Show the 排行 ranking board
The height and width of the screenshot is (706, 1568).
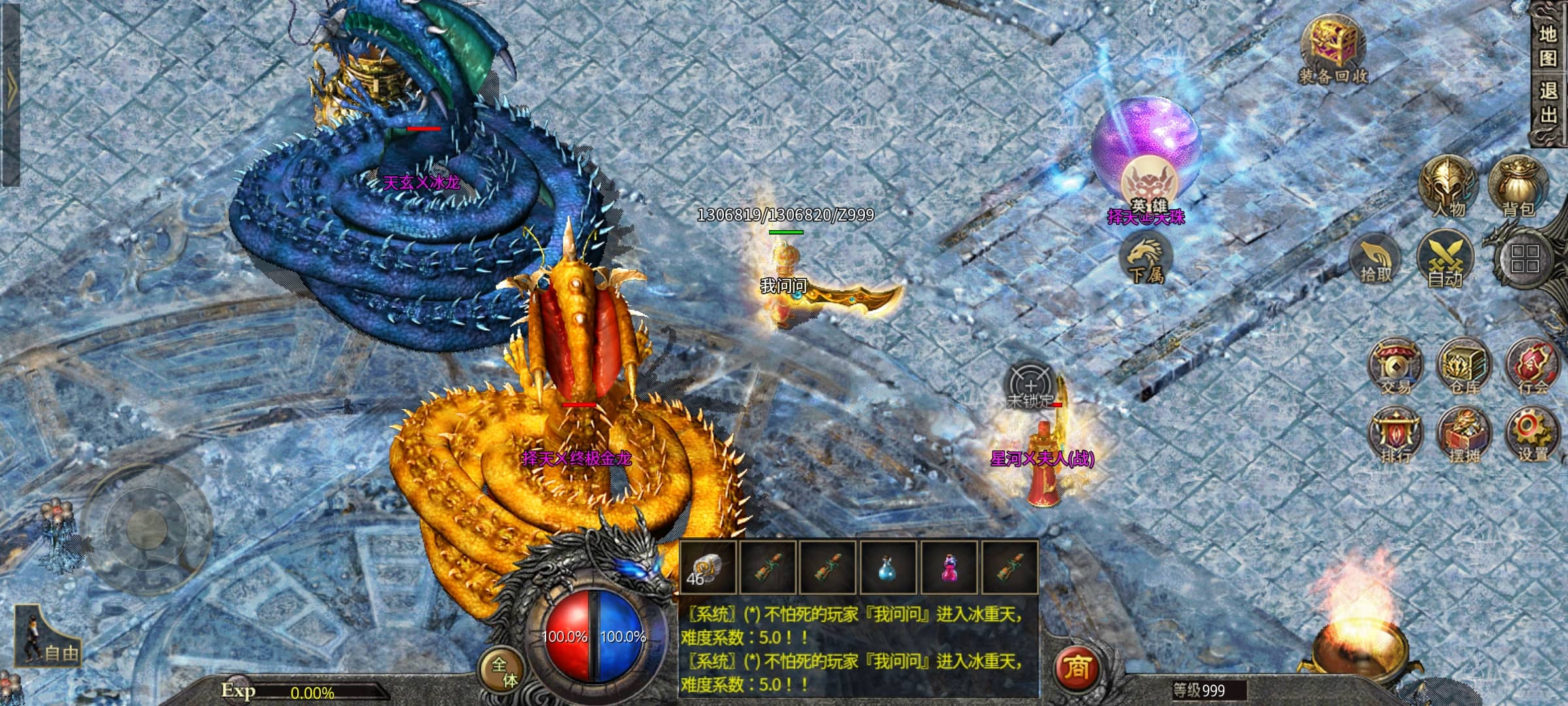pos(1395,436)
